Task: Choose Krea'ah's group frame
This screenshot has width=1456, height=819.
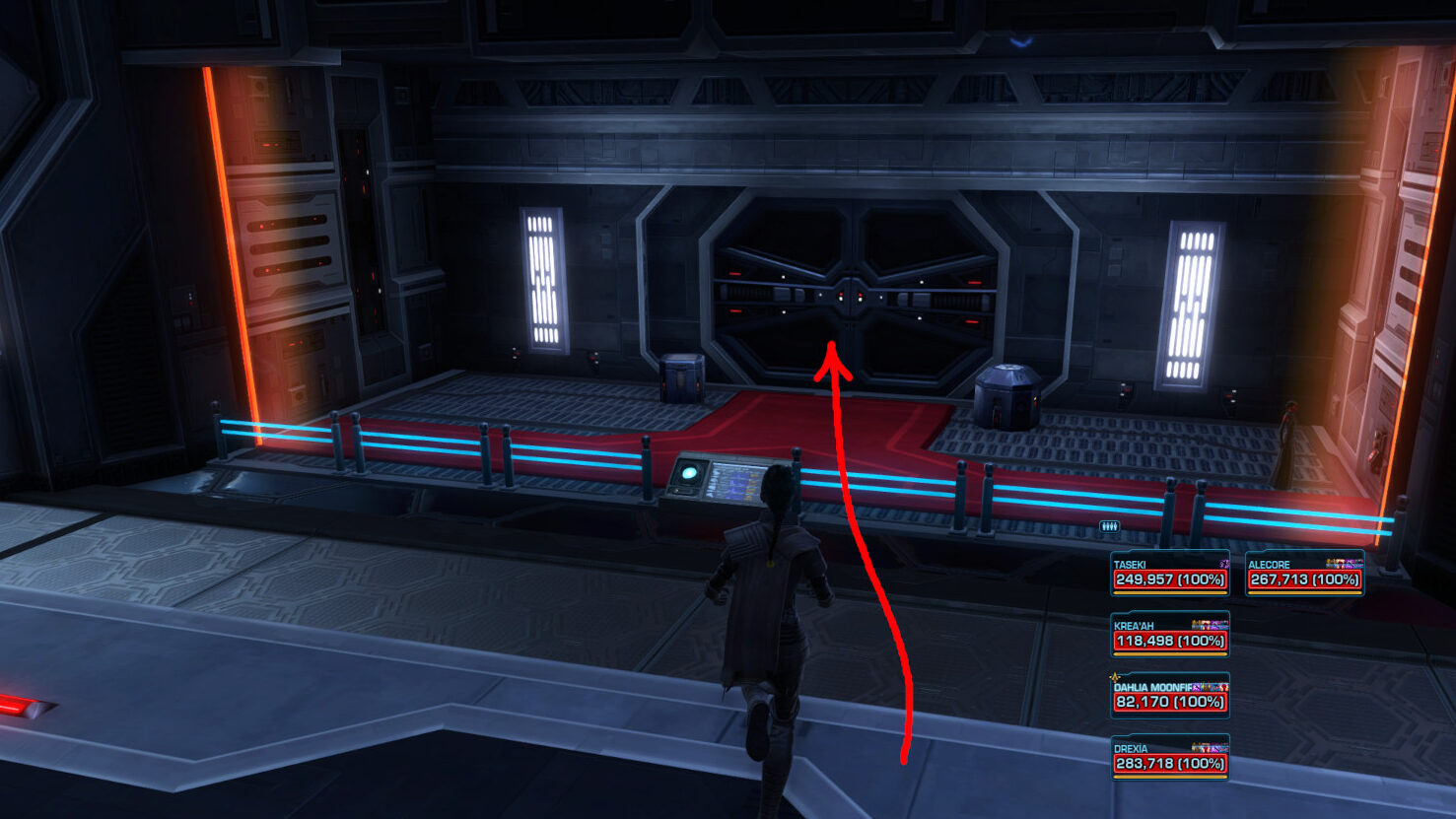Action: 1169,635
